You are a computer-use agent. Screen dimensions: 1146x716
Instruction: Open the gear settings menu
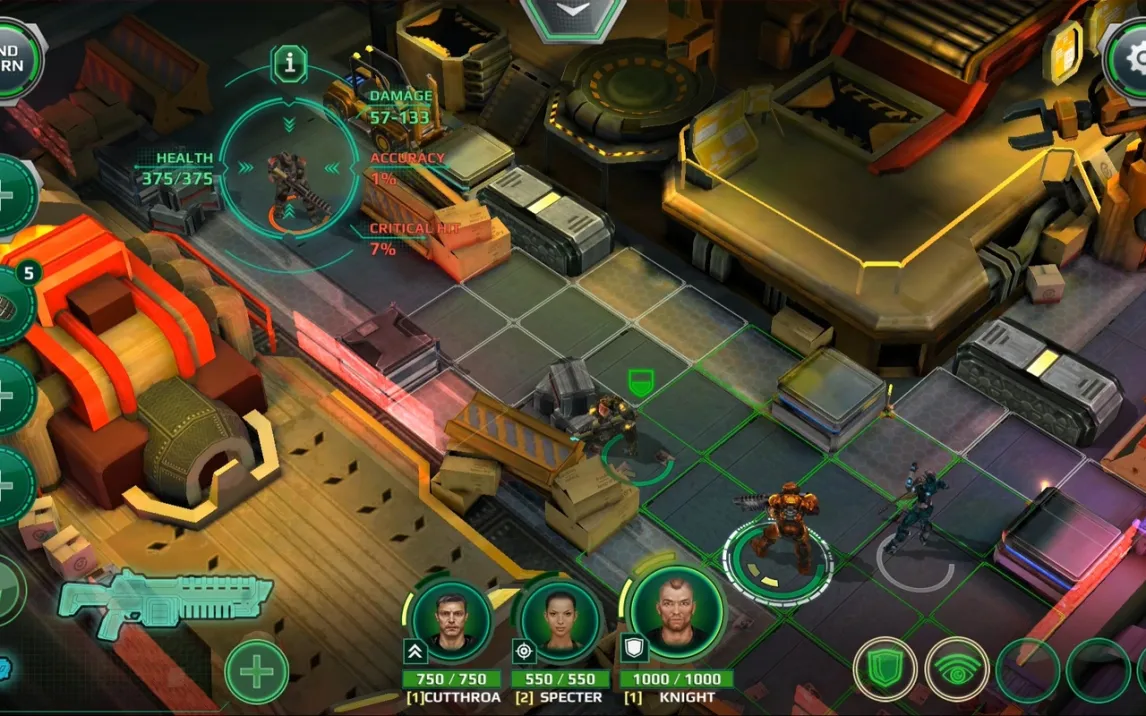(1128, 60)
